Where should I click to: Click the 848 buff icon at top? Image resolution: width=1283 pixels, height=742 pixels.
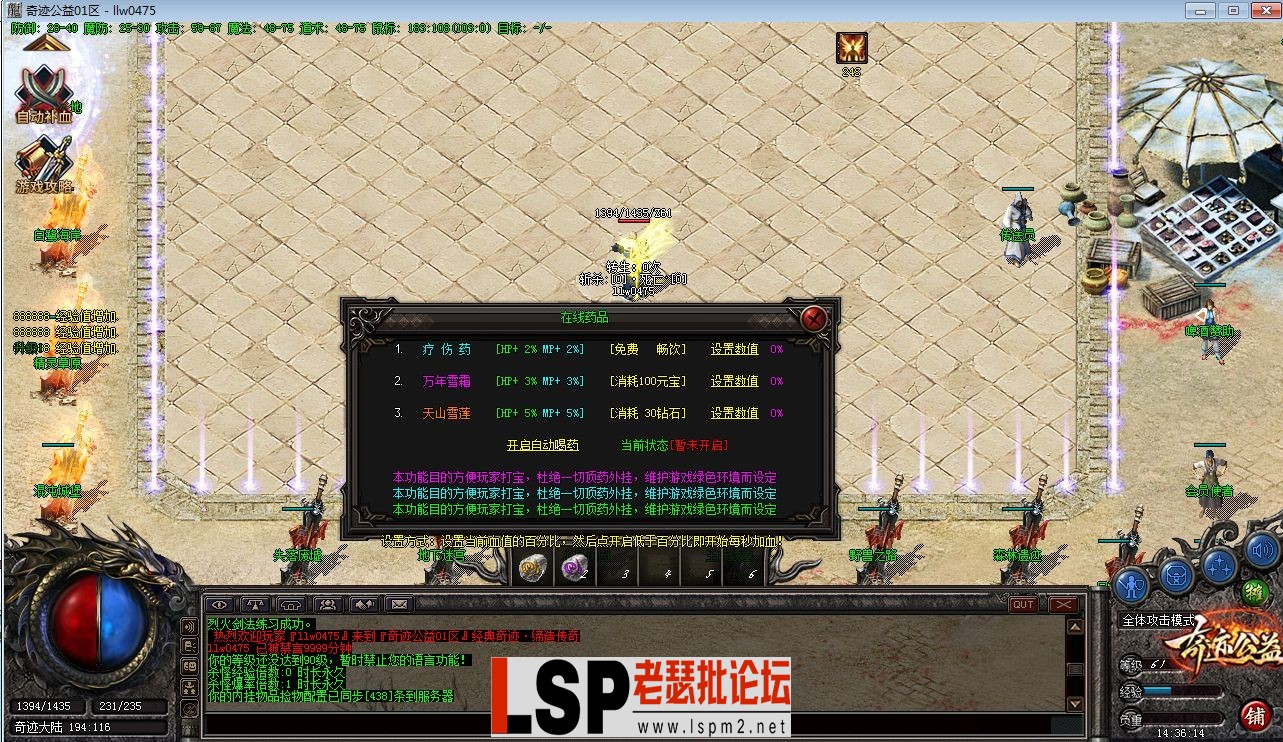[849, 46]
